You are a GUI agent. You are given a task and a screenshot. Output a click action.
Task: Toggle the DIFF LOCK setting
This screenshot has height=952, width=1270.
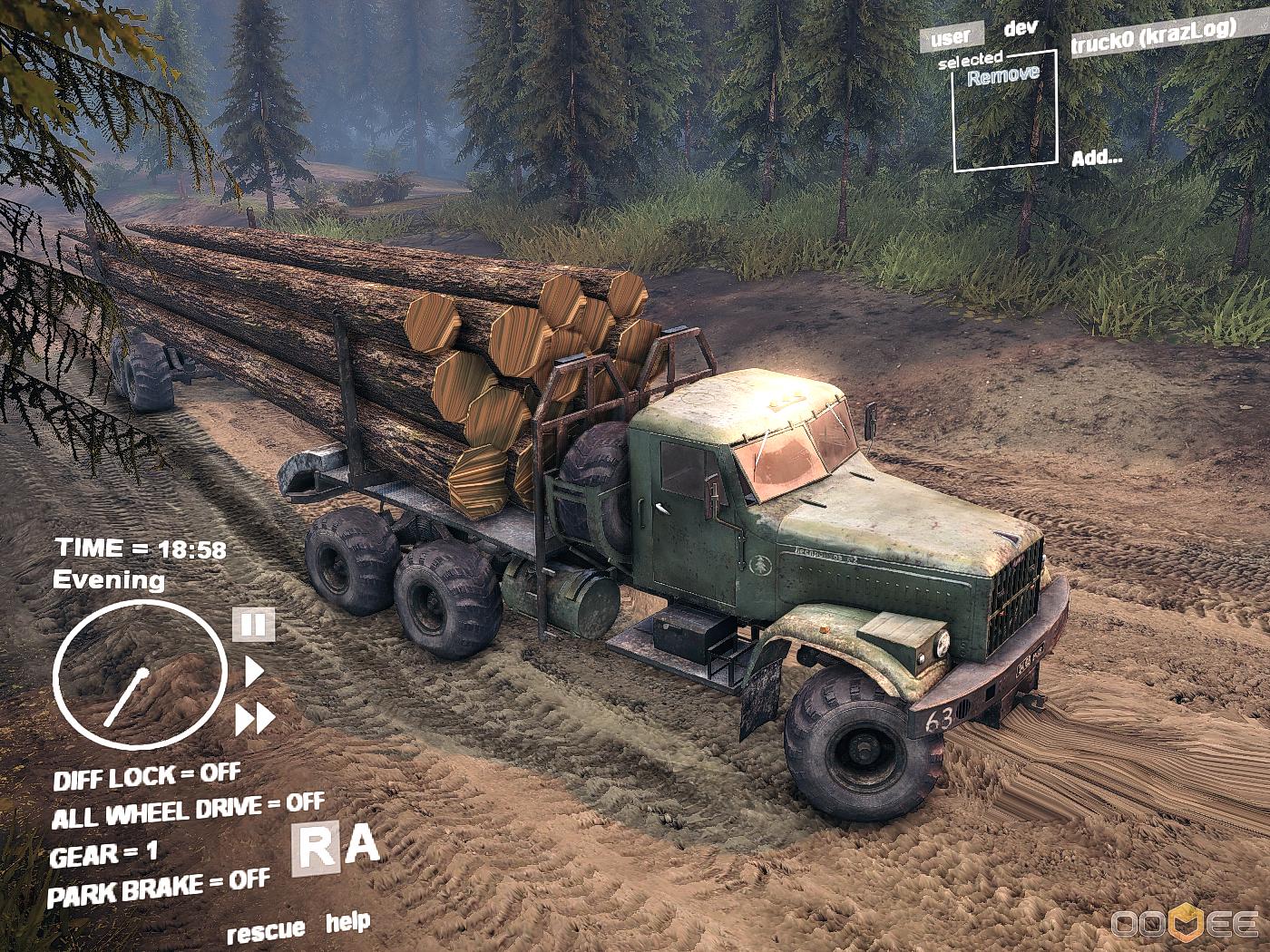point(147,777)
